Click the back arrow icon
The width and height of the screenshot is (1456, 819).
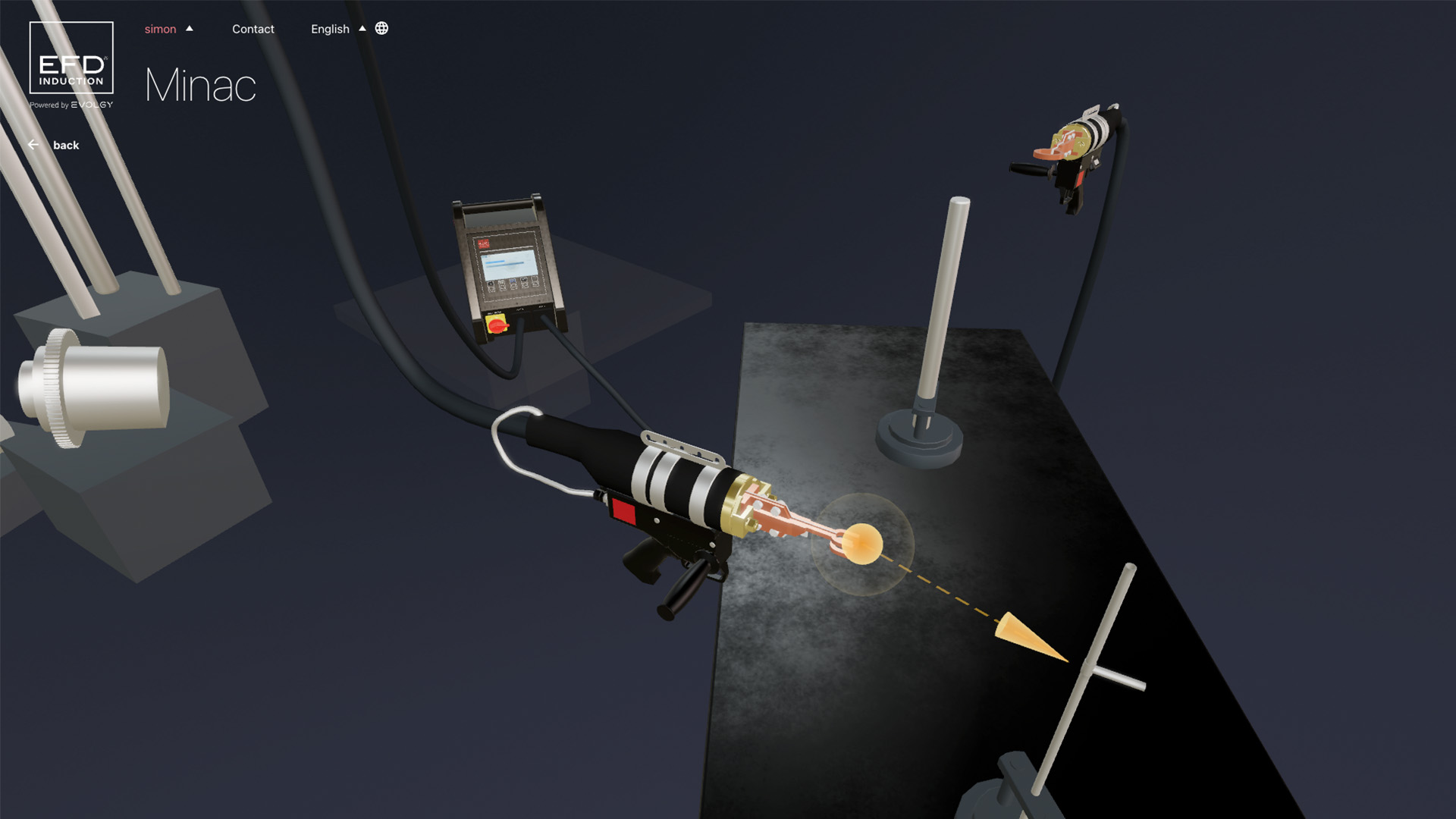[x=34, y=144]
